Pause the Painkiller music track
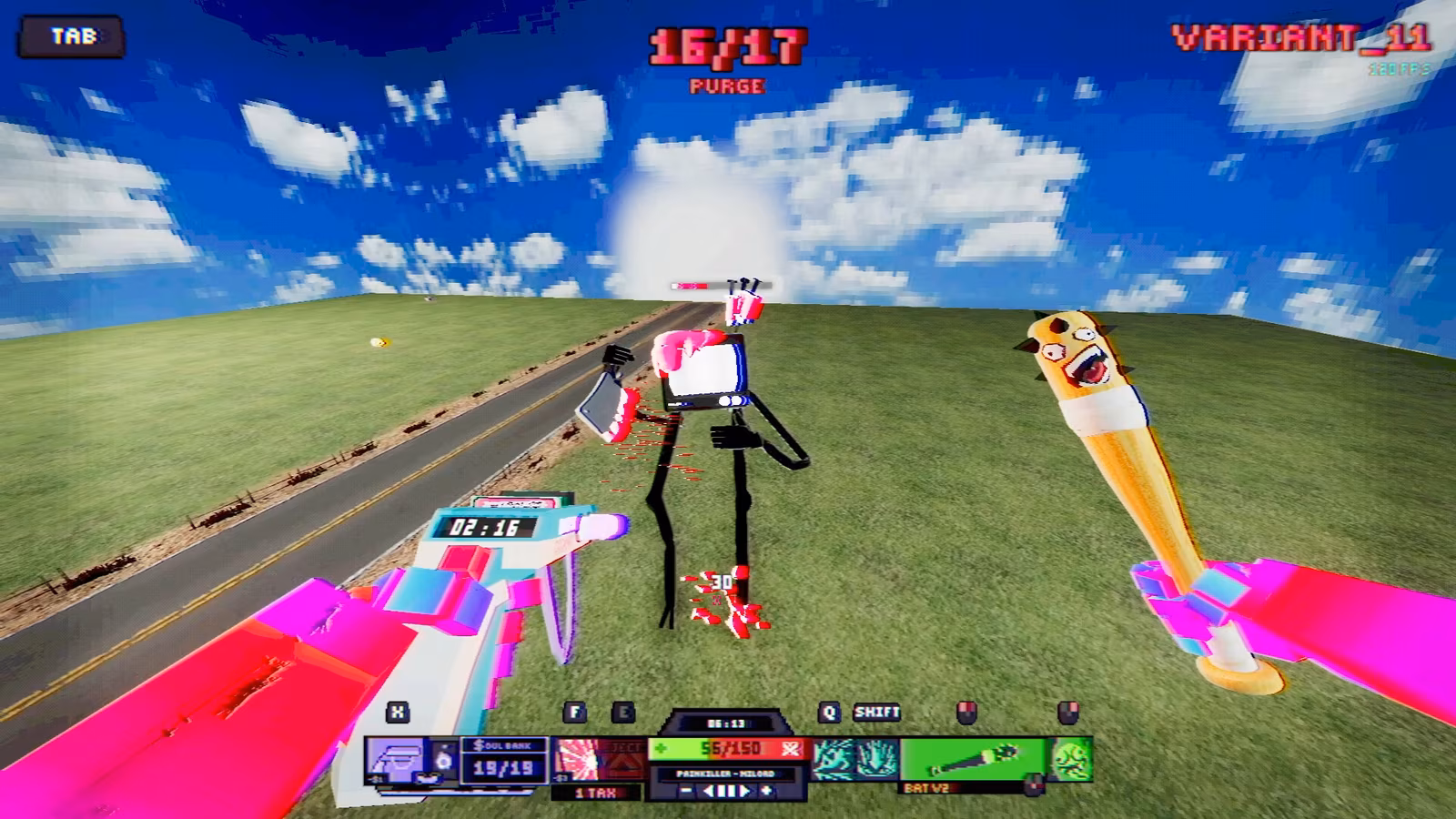The height and width of the screenshot is (819, 1456). (726, 792)
